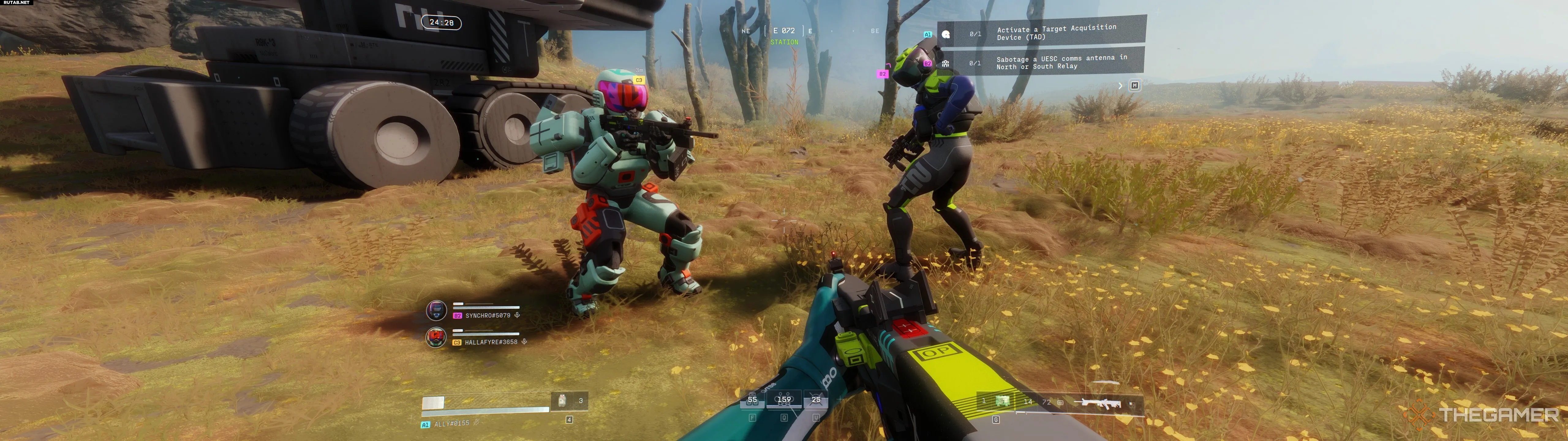Activate the ability showing 25
This screenshot has height=441, width=1568.
816,400
